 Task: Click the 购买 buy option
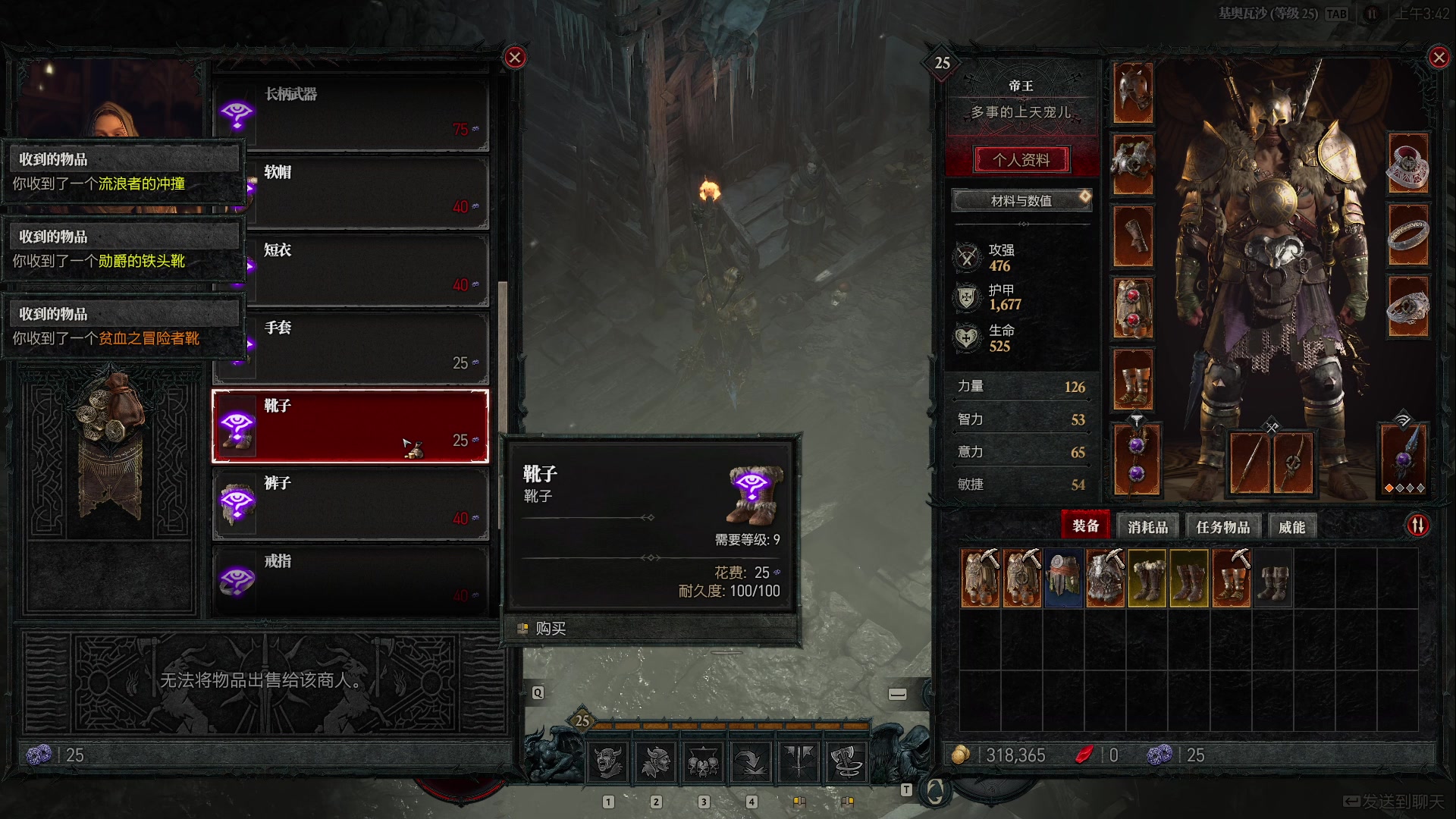pos(551,629)
